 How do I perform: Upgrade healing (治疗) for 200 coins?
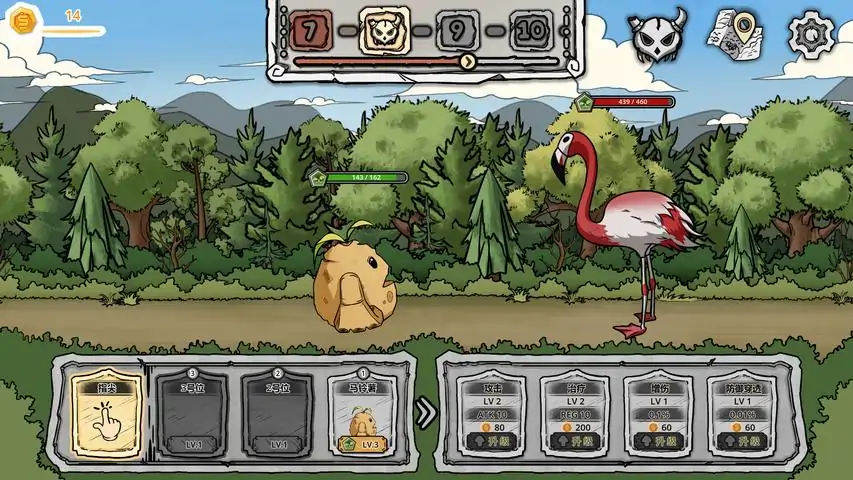coord(575,440)
